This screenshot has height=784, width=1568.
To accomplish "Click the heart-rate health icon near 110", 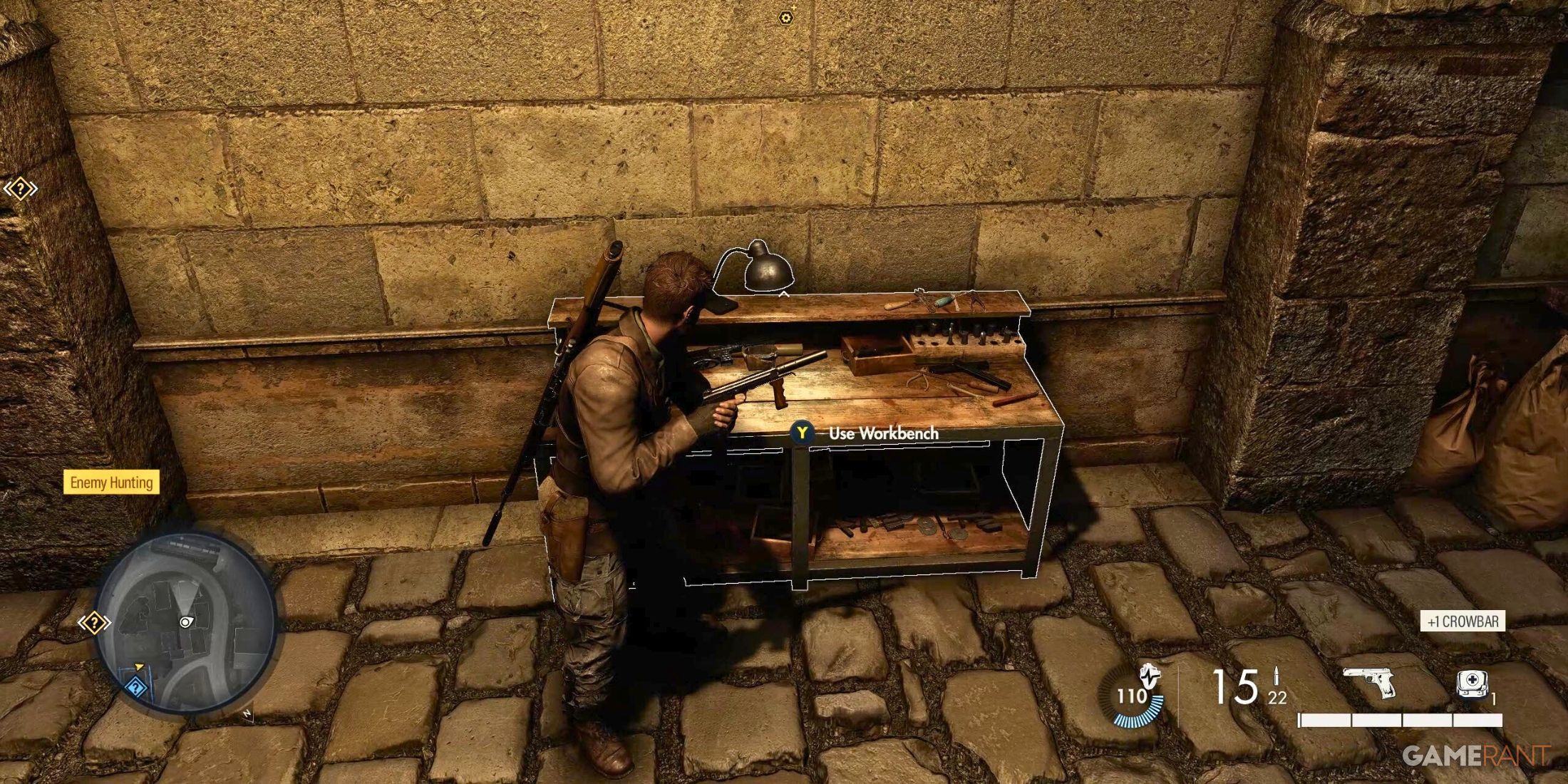I will coord(1150,676).
